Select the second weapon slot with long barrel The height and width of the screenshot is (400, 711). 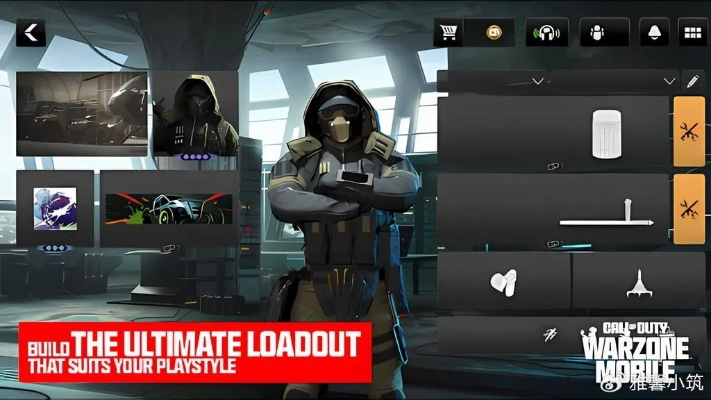coord(554,210)
